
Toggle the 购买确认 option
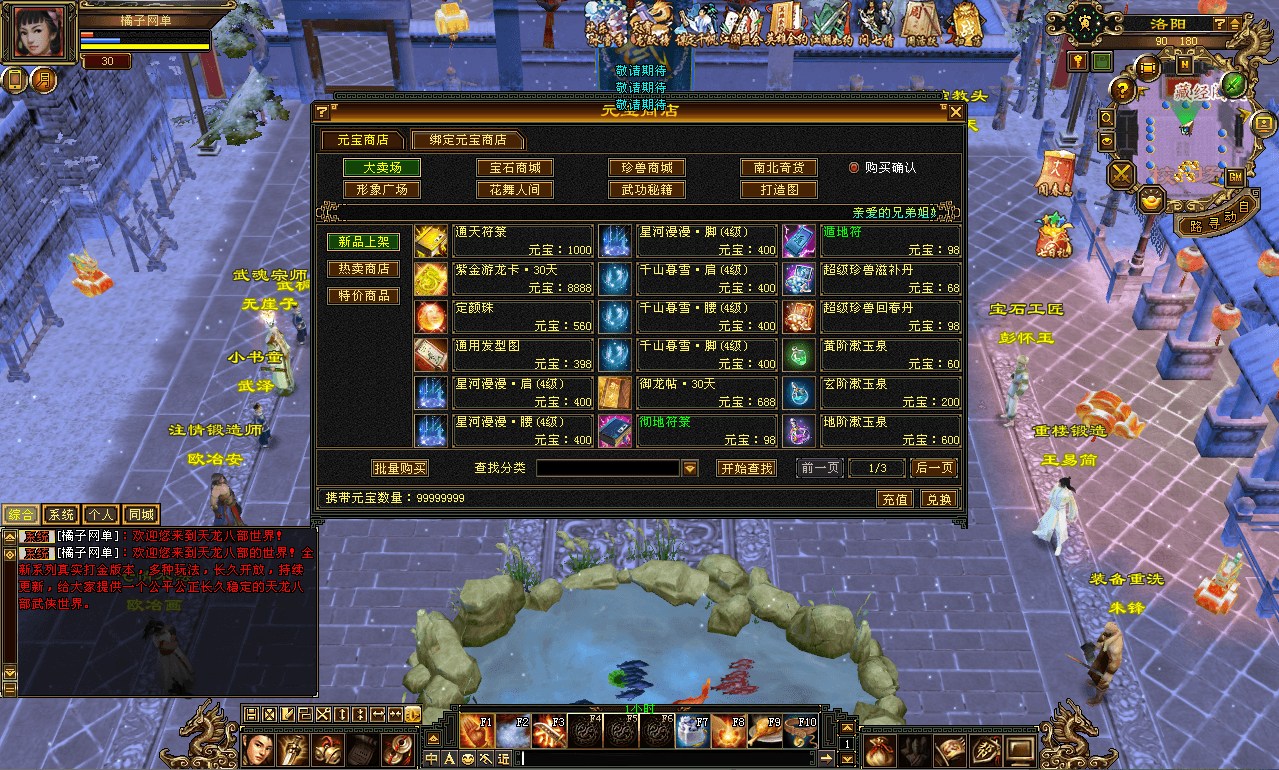(x=854, y=168)
